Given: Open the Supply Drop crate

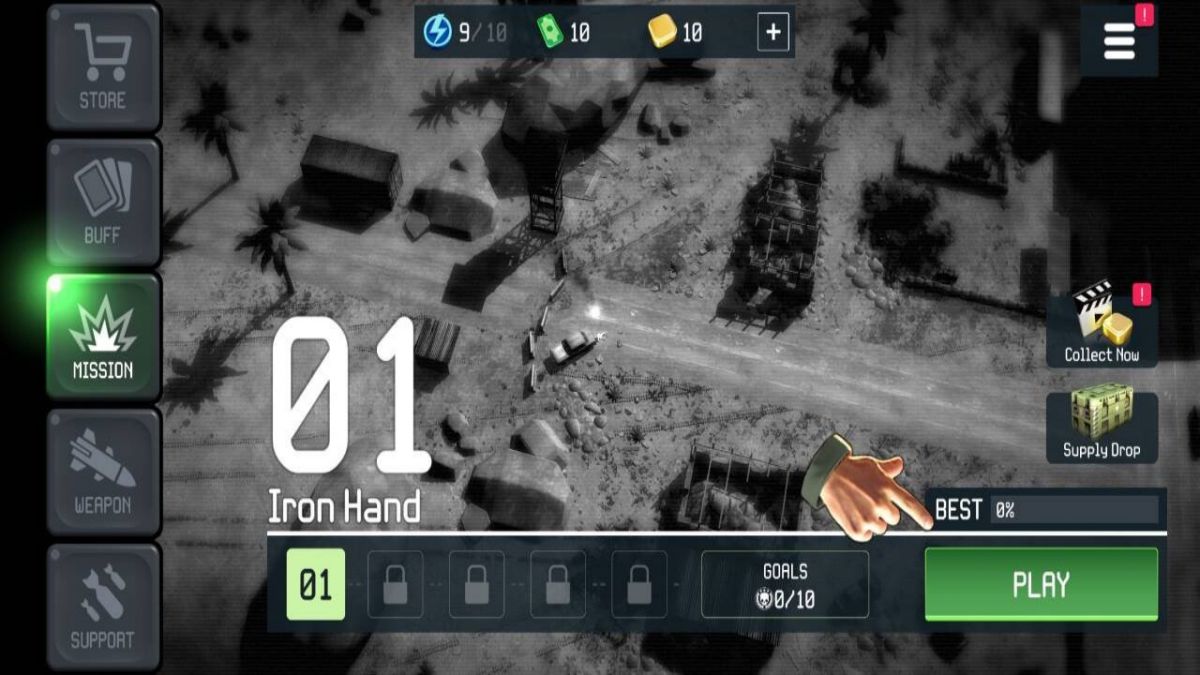Looking at the screenshot, I should [x=1101, y=425].
